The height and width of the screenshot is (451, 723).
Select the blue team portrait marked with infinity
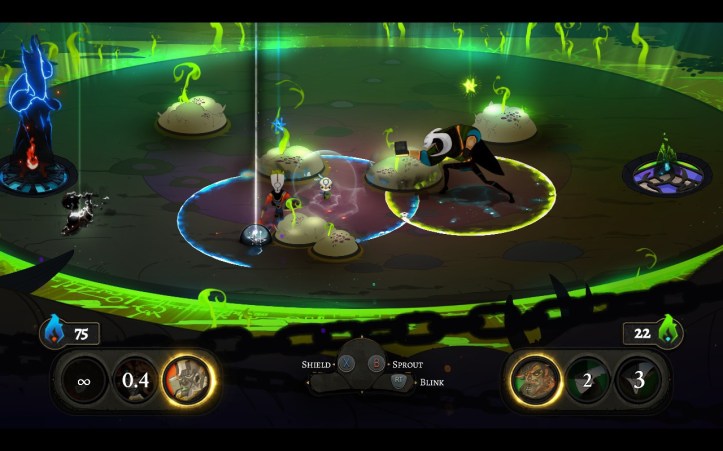pyautogui.click(x=83, y=380)
